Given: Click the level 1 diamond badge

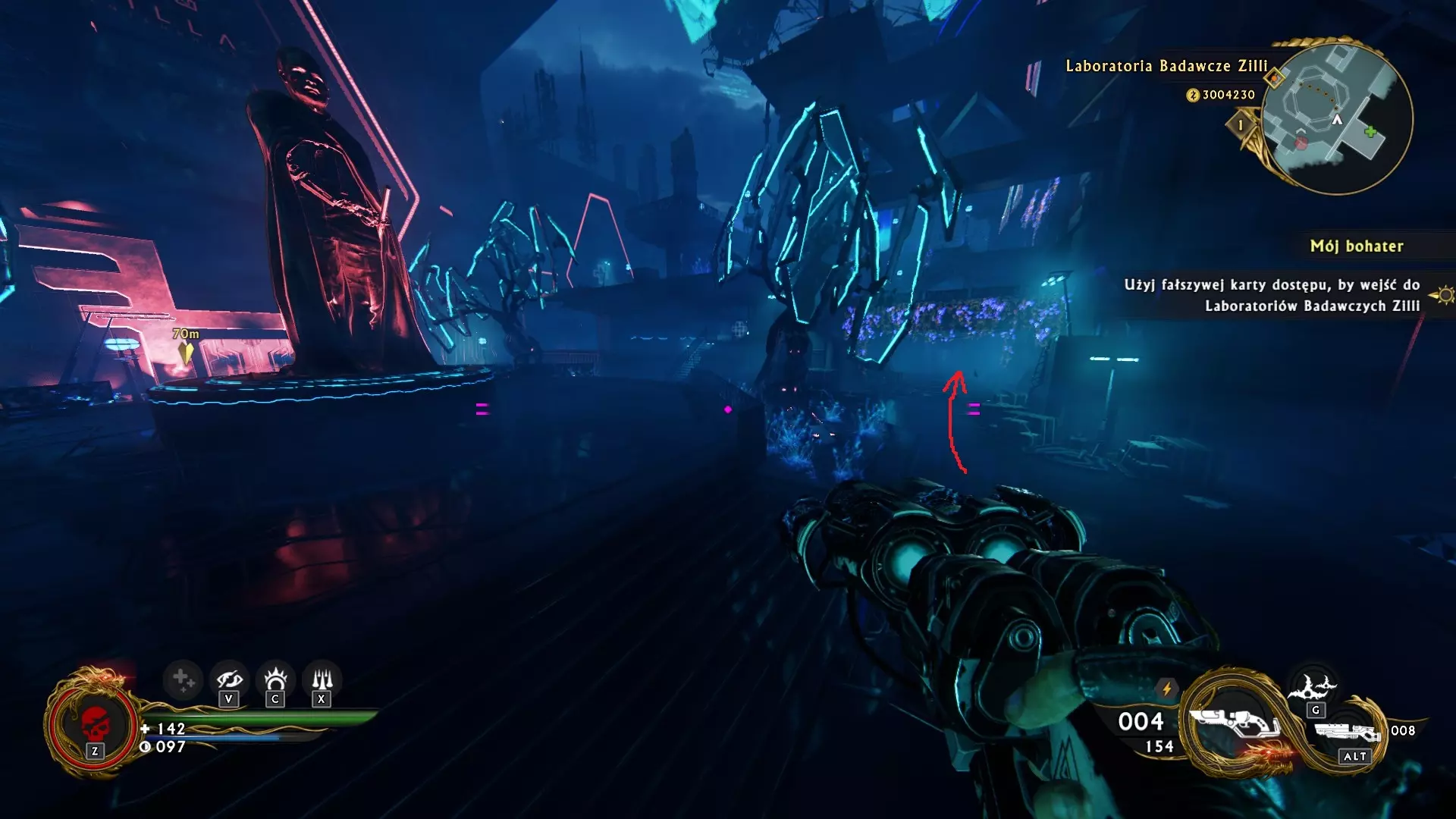Looking at the screenshot, I should 1241,125.
